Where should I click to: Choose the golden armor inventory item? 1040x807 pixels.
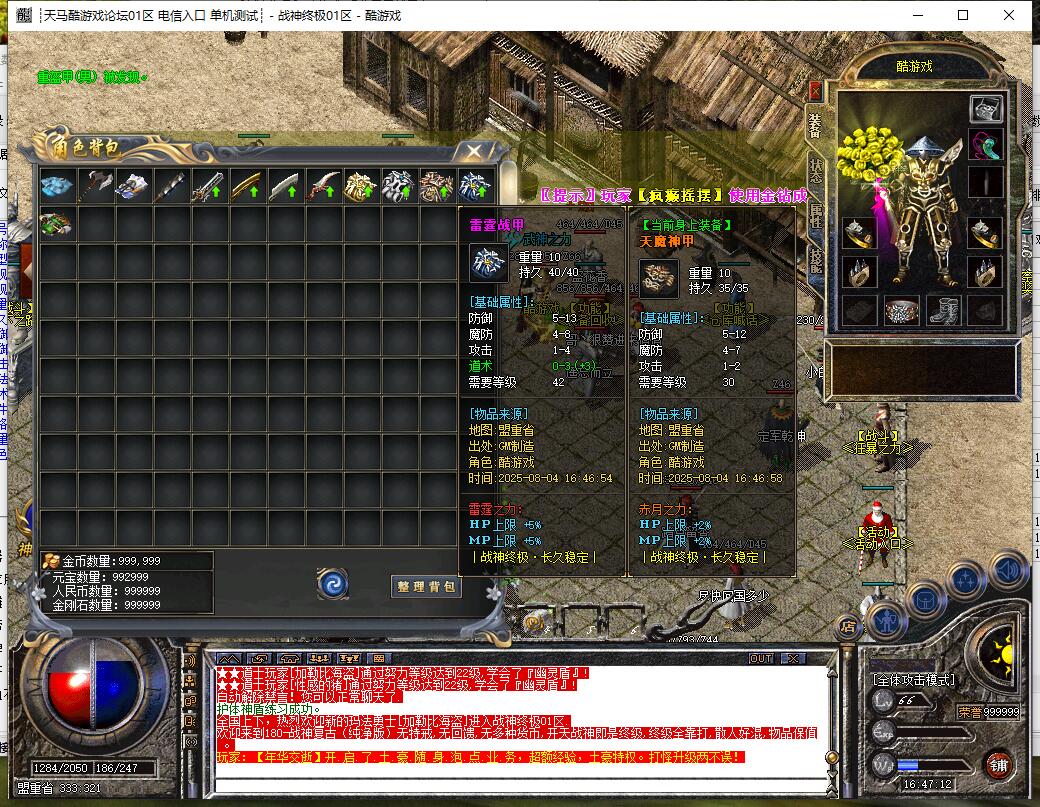point(362,187)
